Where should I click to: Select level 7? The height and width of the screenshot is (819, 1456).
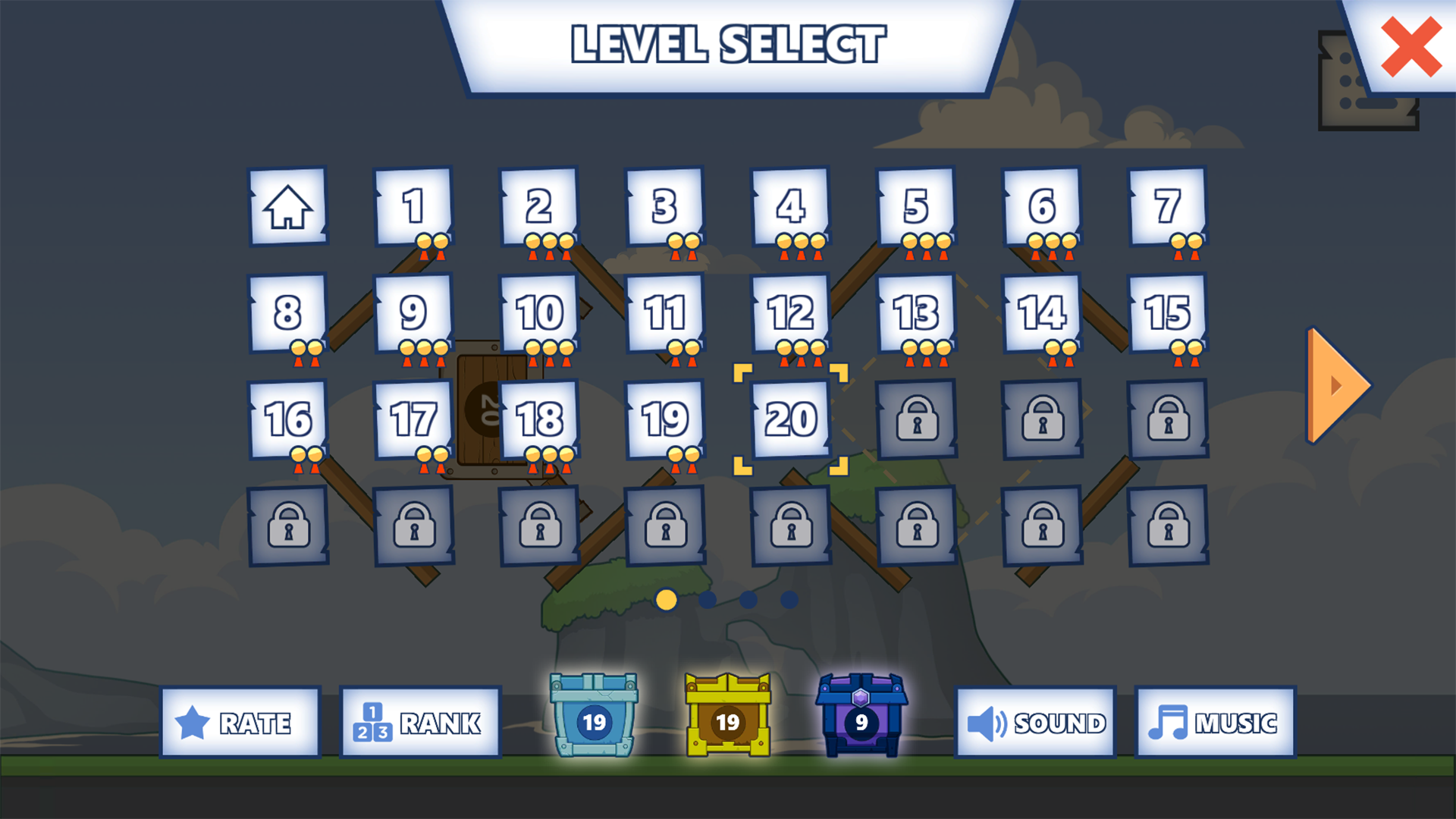coord(1168,207)
